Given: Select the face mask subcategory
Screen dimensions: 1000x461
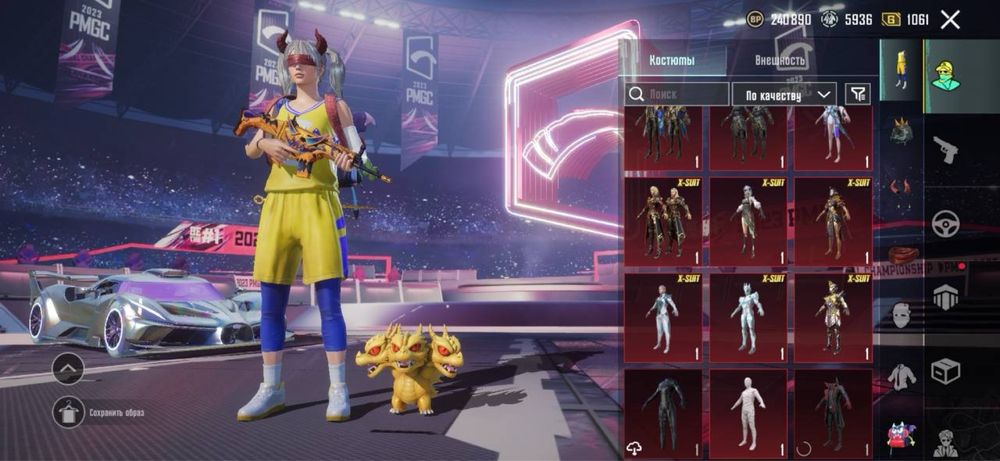Looking at the screenshot, I should [x=902, y=314].
